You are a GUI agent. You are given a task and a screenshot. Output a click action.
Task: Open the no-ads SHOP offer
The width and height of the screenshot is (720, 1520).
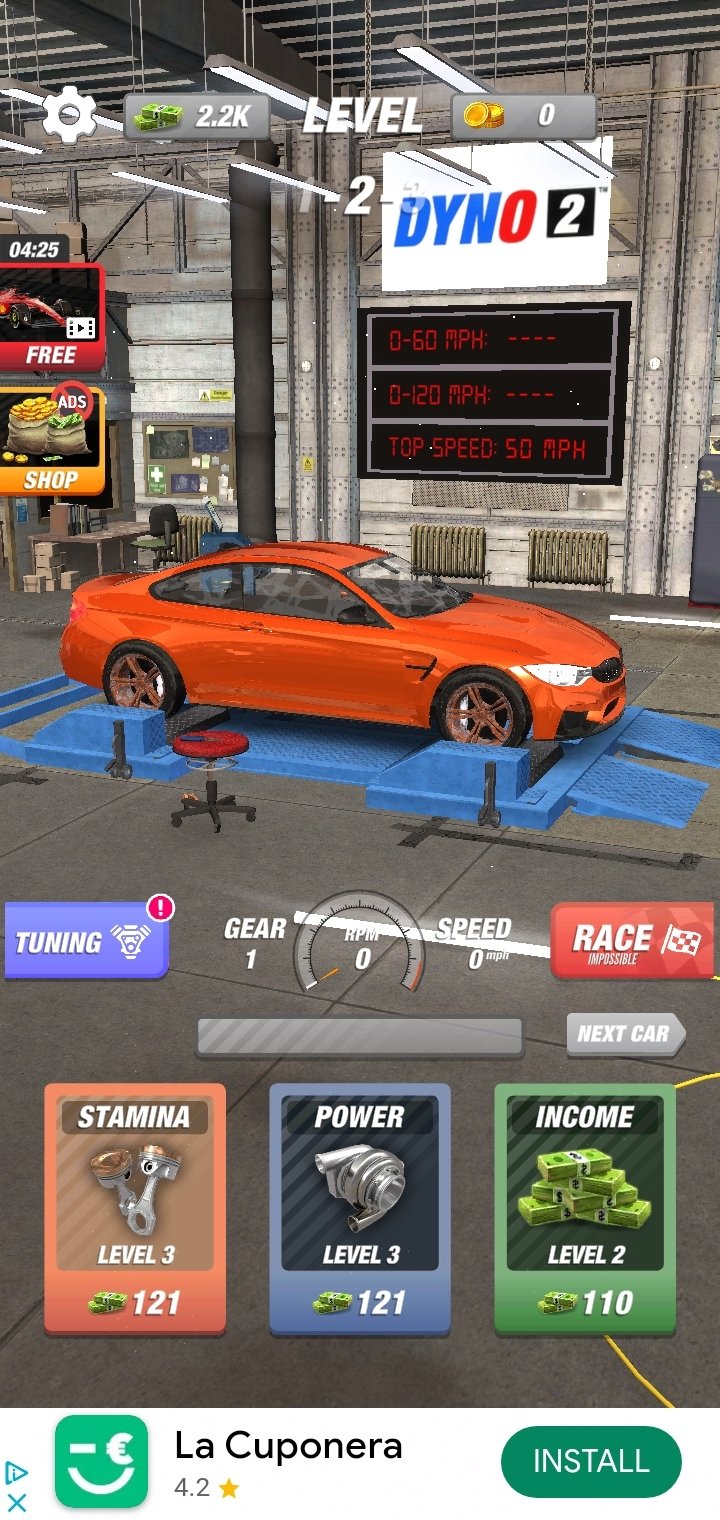click(x=52, y=441)
